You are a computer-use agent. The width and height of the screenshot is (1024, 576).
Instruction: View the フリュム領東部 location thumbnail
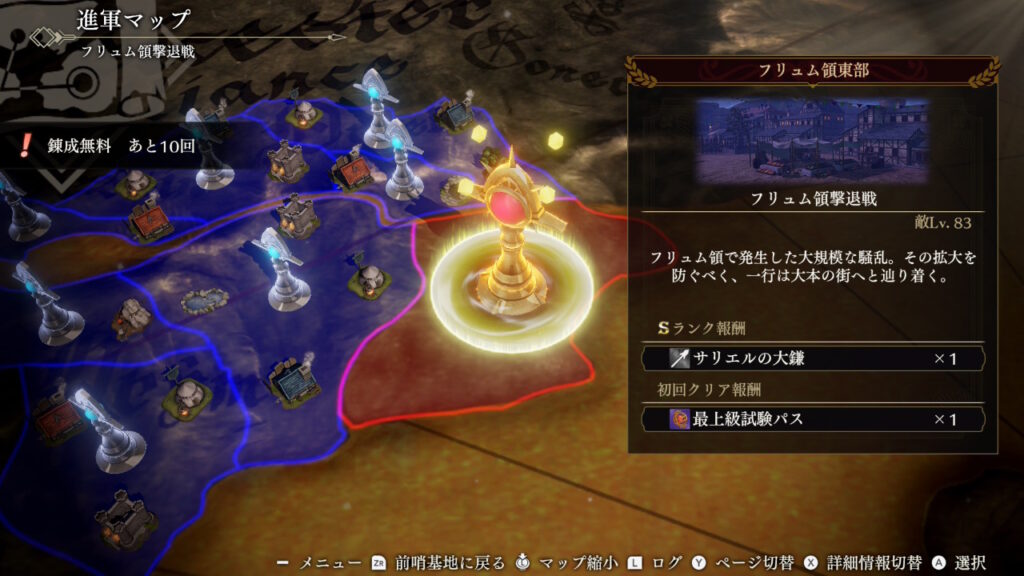(812, 140)
